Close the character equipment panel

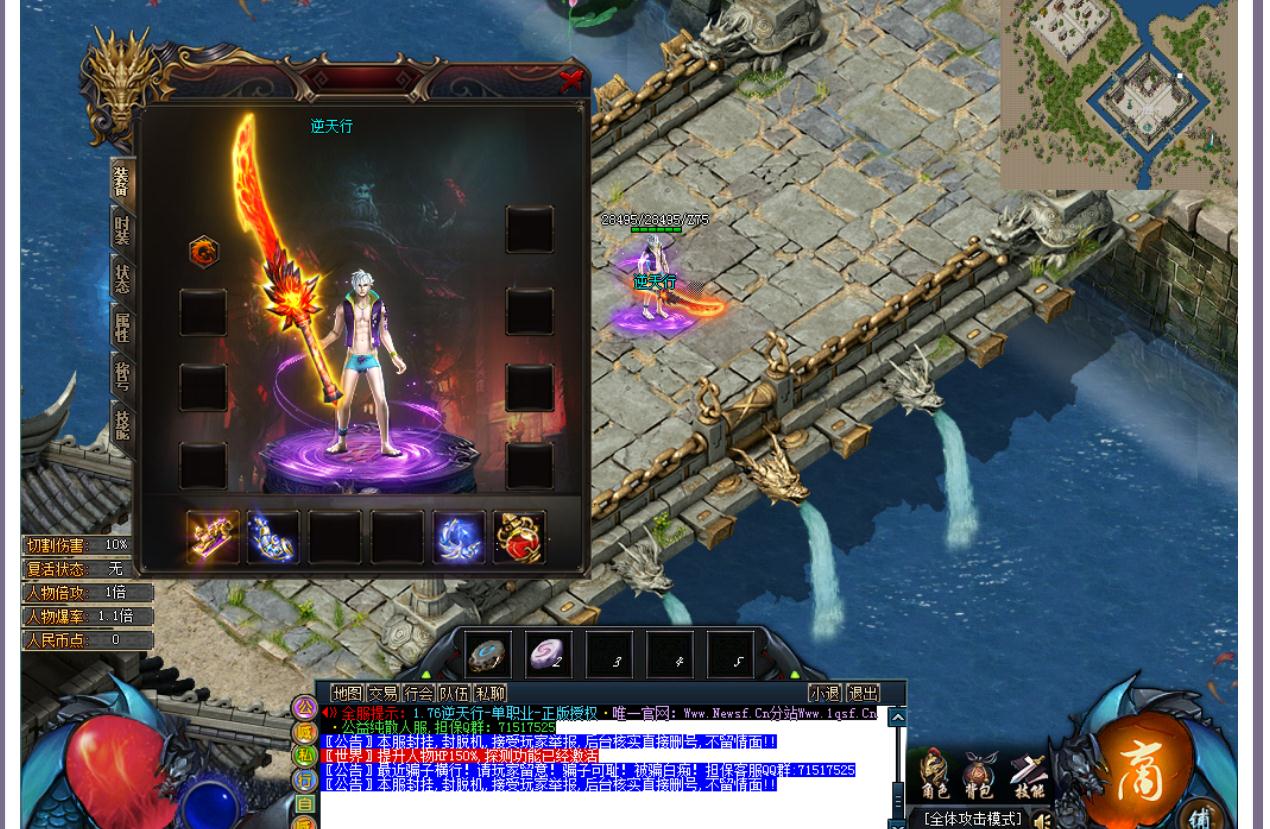coord(571,81)
